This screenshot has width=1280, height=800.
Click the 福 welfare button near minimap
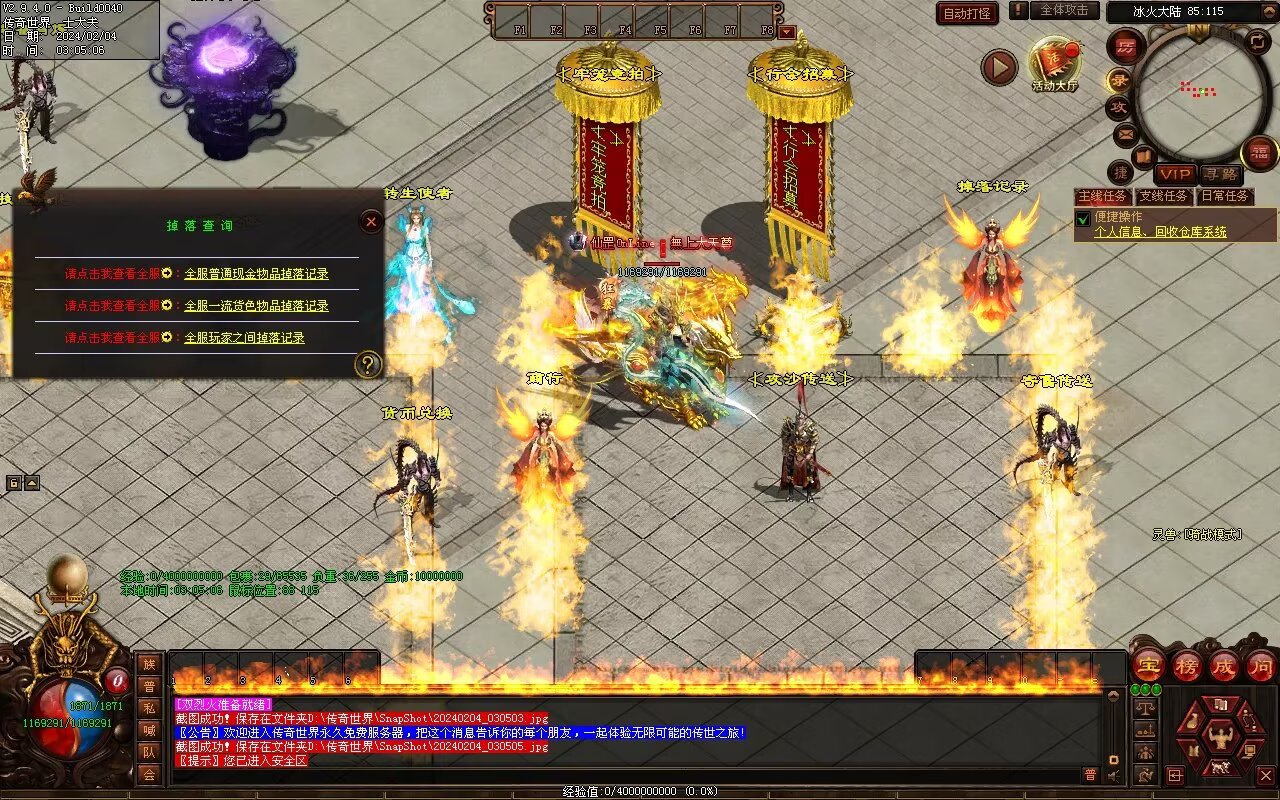coord(1258,153)
